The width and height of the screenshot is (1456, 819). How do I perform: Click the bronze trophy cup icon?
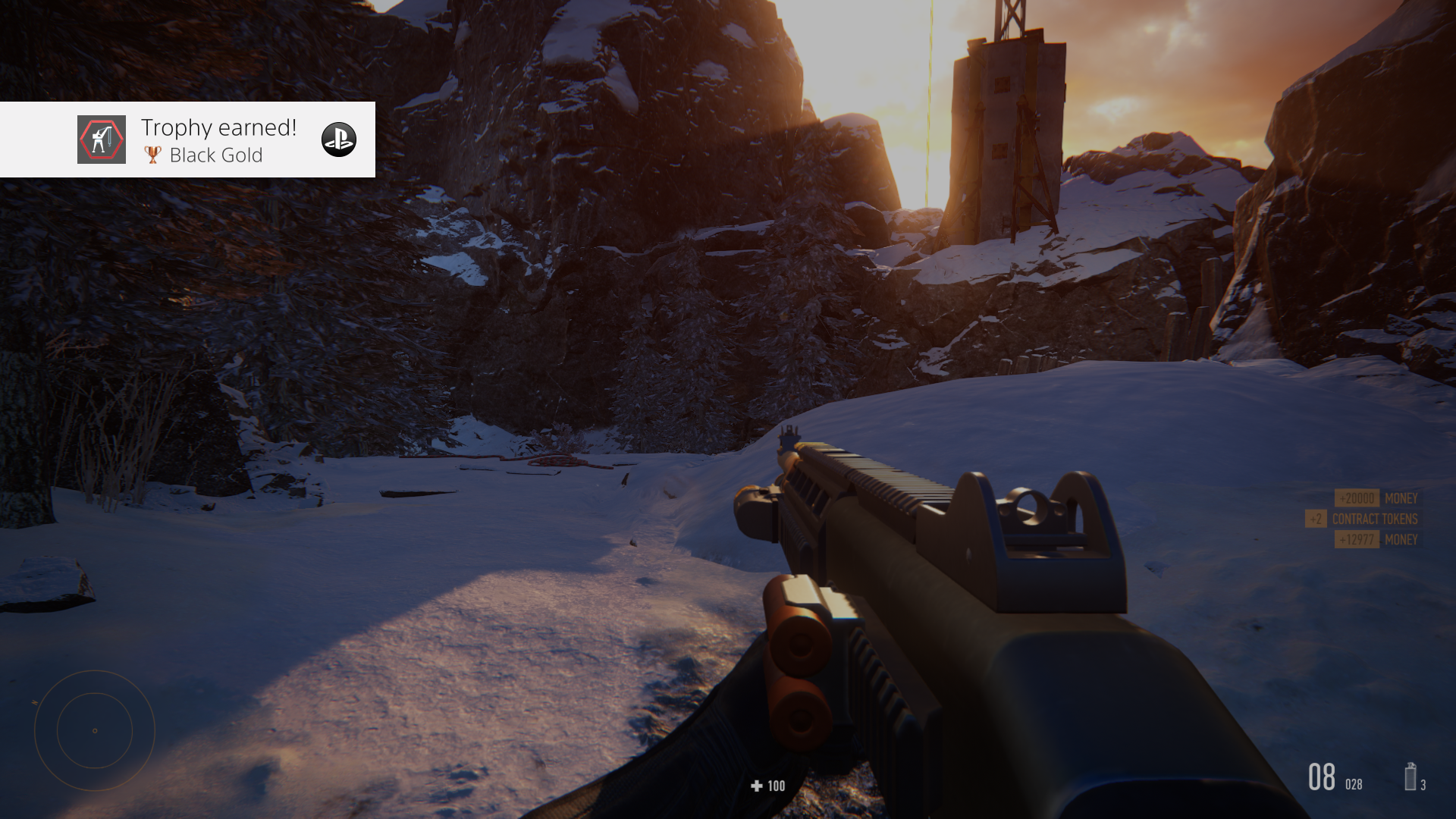coord(152,155)
